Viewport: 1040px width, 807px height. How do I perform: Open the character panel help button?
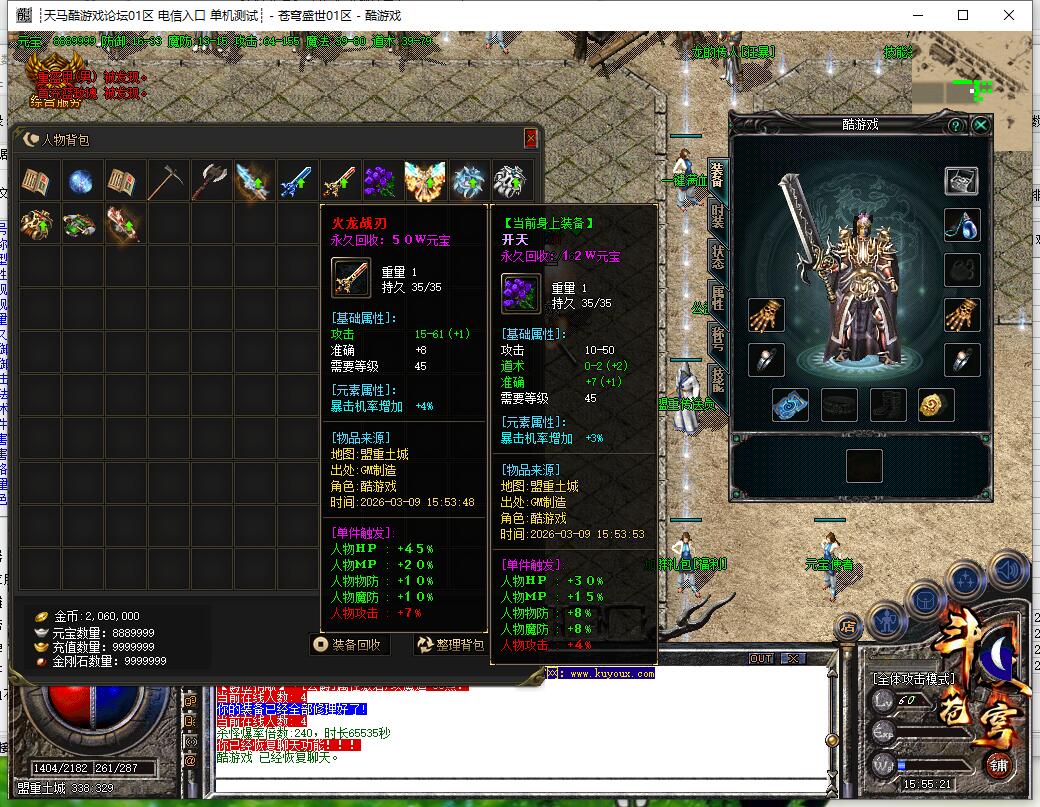tap(956, 125)
